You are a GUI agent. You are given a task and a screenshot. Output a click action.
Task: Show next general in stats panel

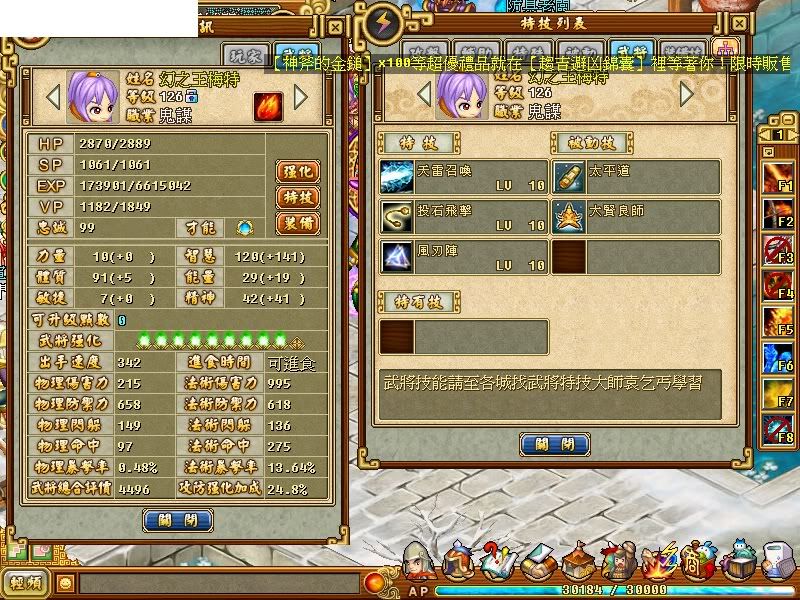tap(301, 97)
